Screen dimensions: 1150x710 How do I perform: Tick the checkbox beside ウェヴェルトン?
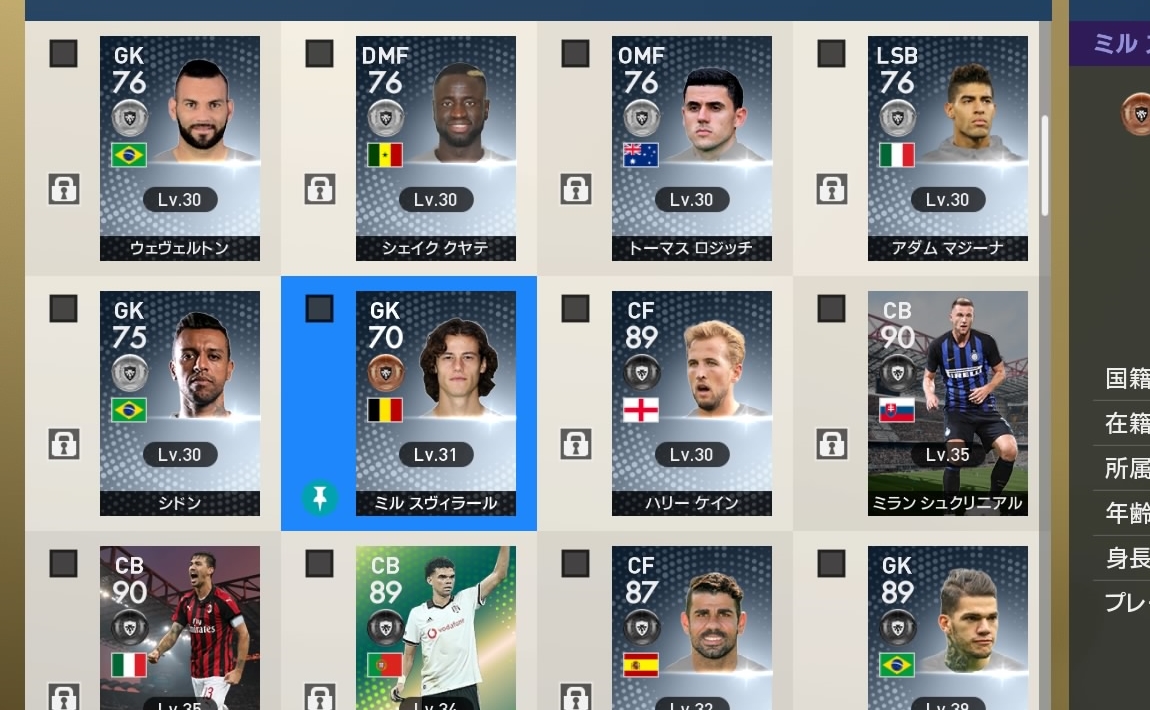coord(63,54)
